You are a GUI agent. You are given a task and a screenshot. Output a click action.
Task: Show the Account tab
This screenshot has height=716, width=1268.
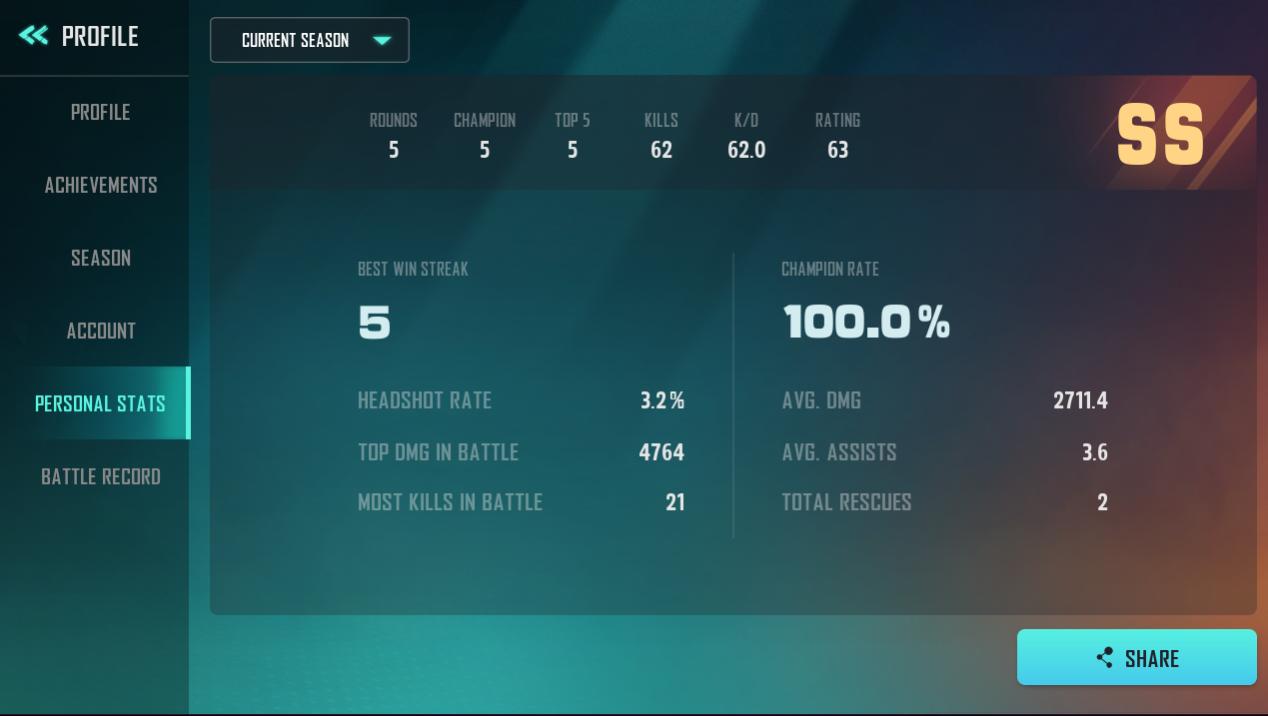click(100, 331)
